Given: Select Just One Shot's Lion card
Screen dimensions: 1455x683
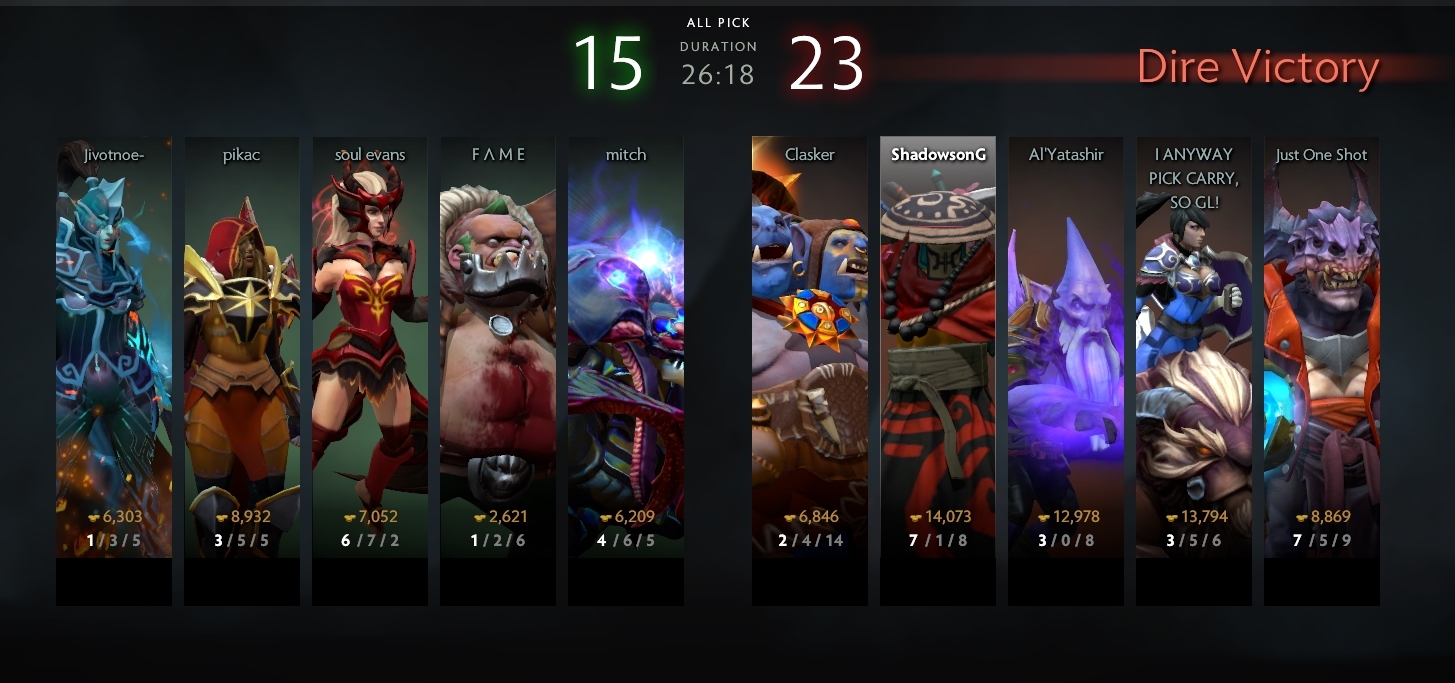Looking at the screenshot, I should coord(1322,345).
